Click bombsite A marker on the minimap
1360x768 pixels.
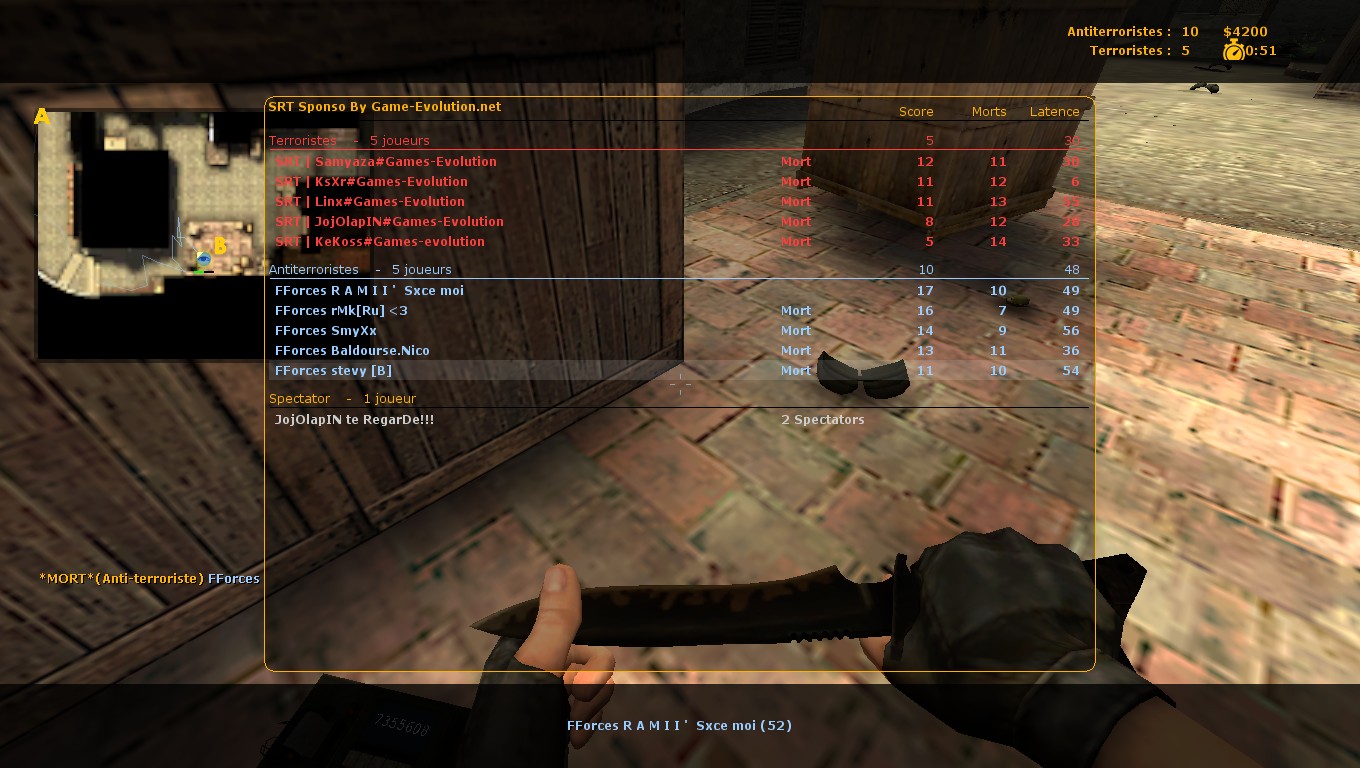click(x=42, y=117)
